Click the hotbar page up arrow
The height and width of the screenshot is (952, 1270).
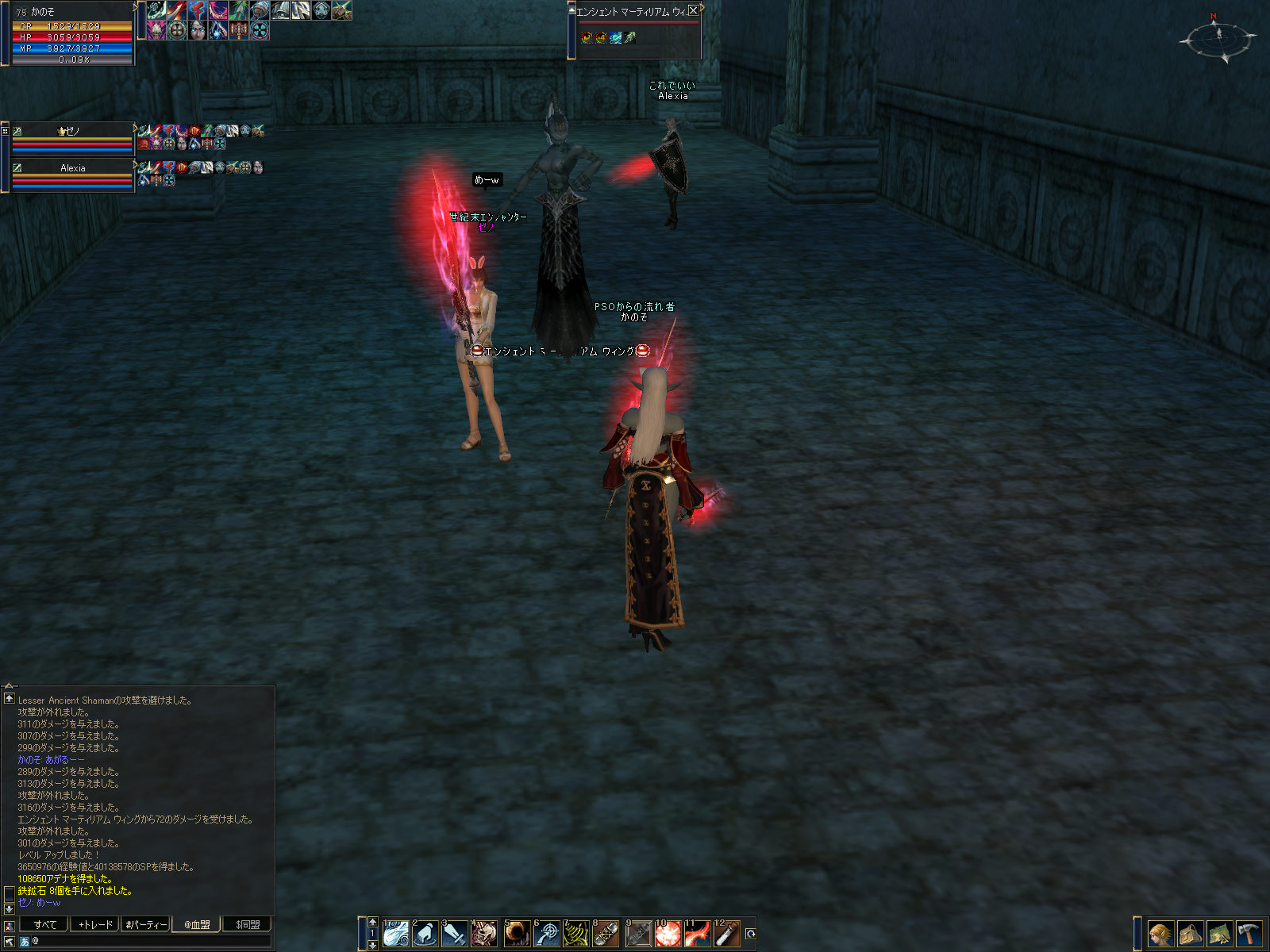pos(373,922)
